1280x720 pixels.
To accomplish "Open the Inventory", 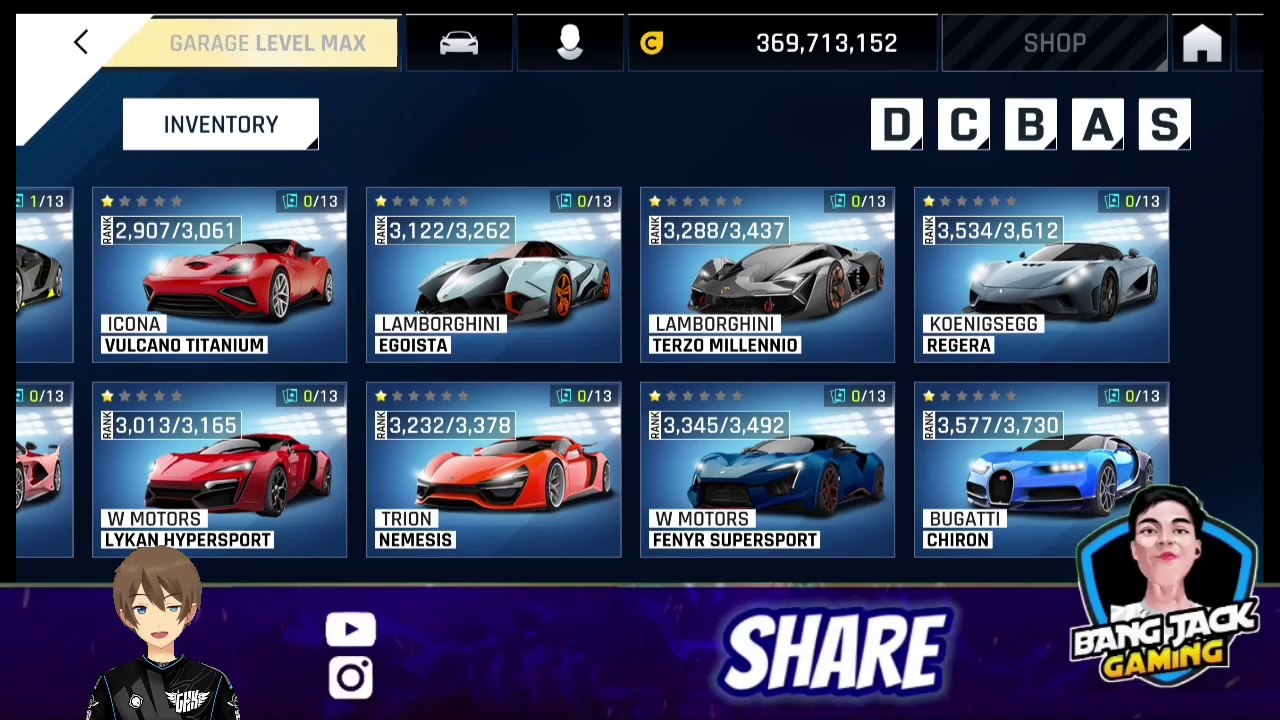I will point(220,125).
